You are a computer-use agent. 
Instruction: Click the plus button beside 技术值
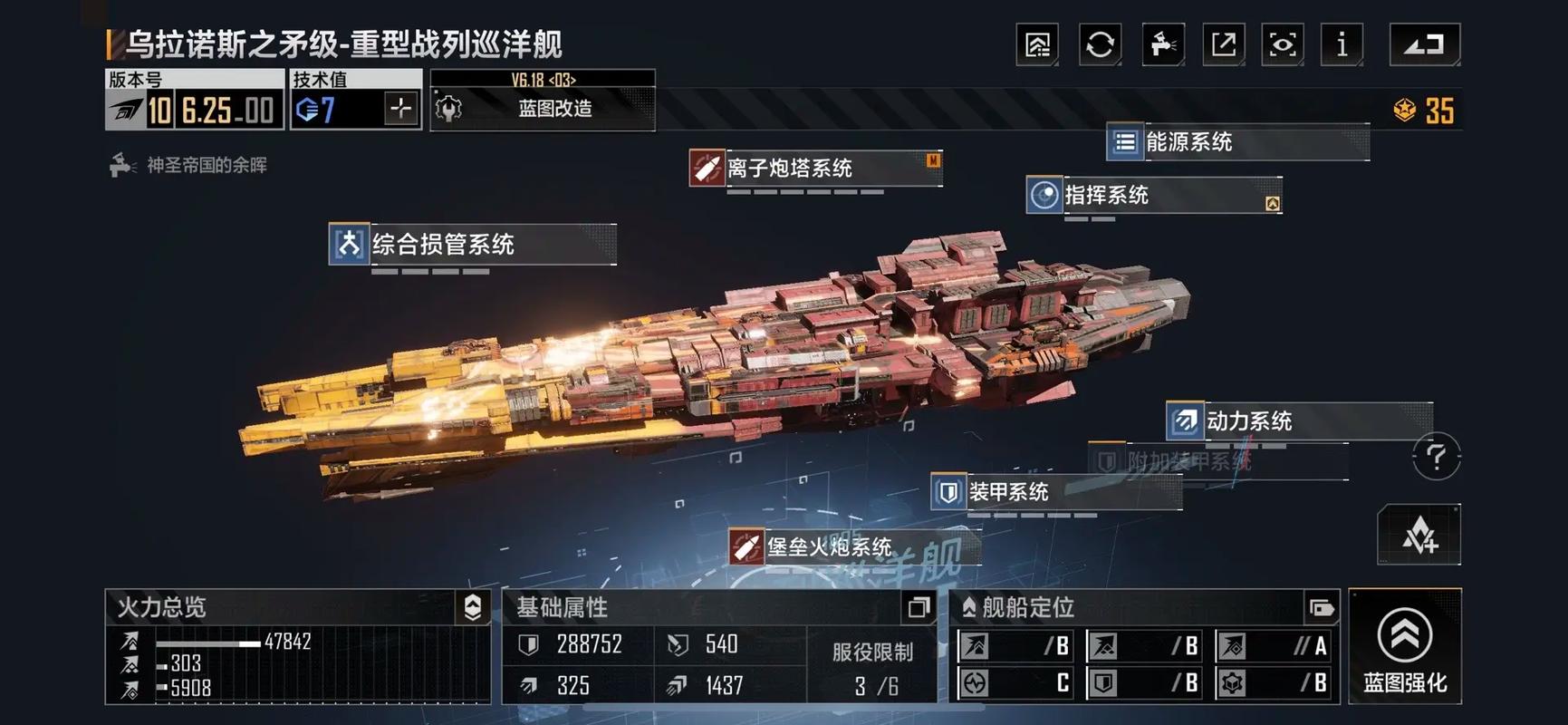(x=400, y=110)
